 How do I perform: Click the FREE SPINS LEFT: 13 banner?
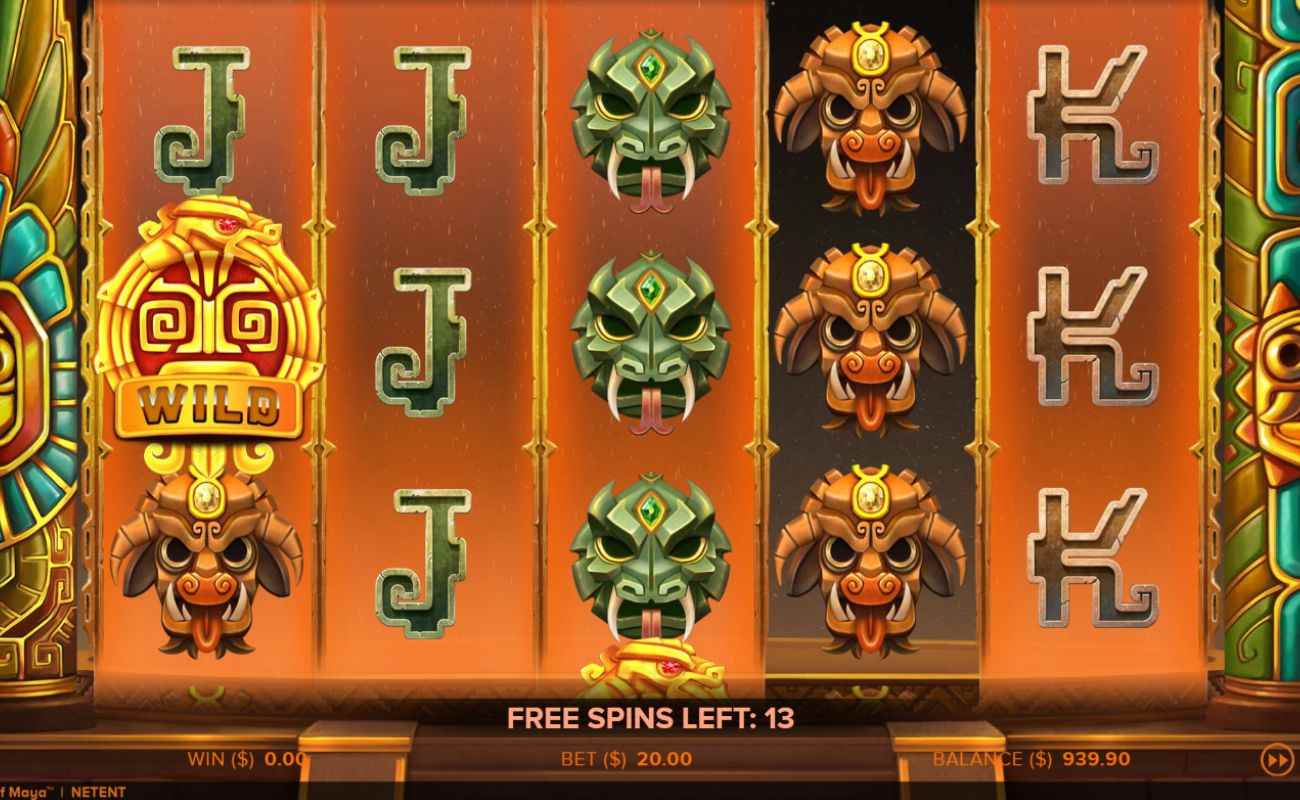(x=650, y=718)
